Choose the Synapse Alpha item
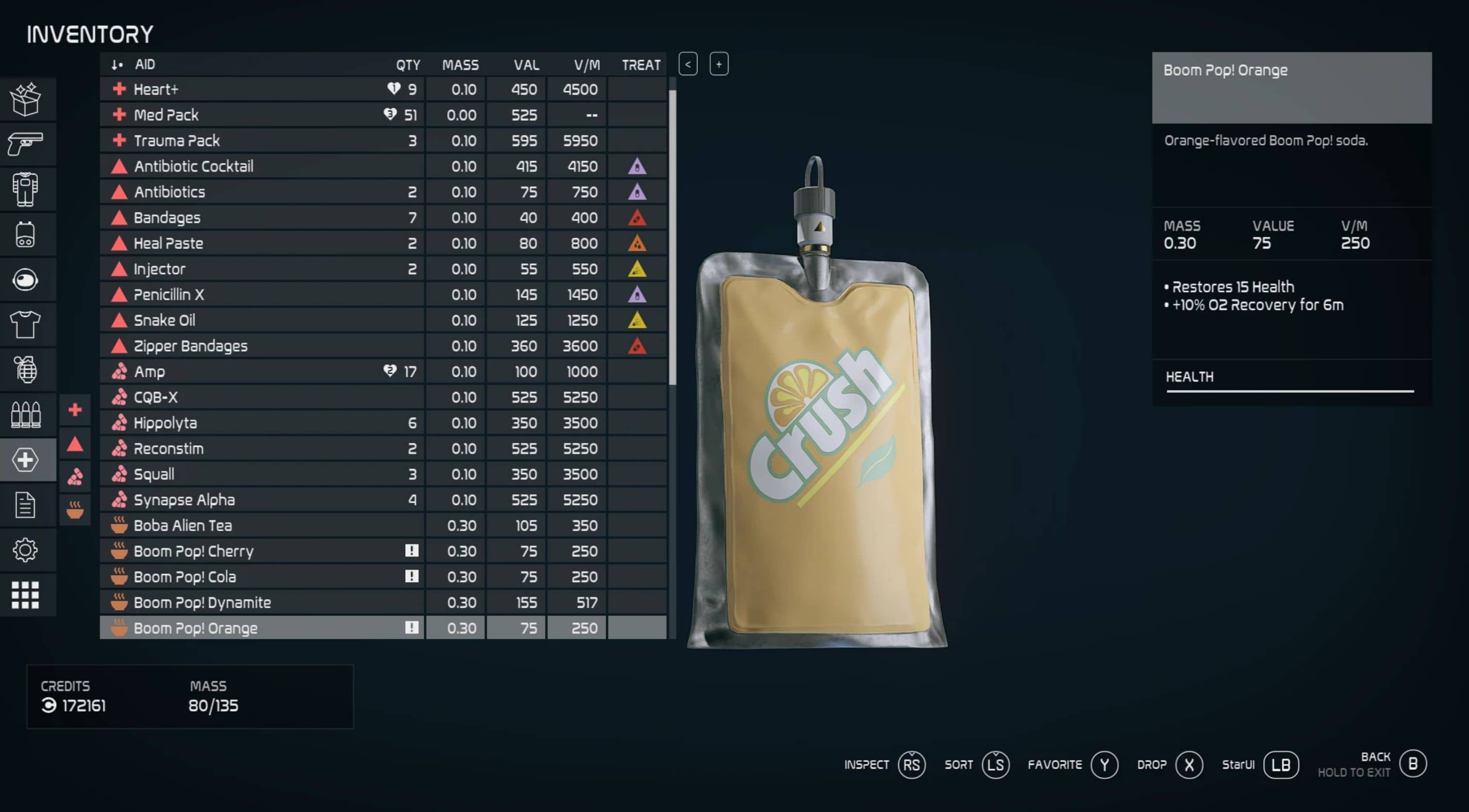This screenshot has height=812, width=1469. pyautogui.click(x=263, y=500)
